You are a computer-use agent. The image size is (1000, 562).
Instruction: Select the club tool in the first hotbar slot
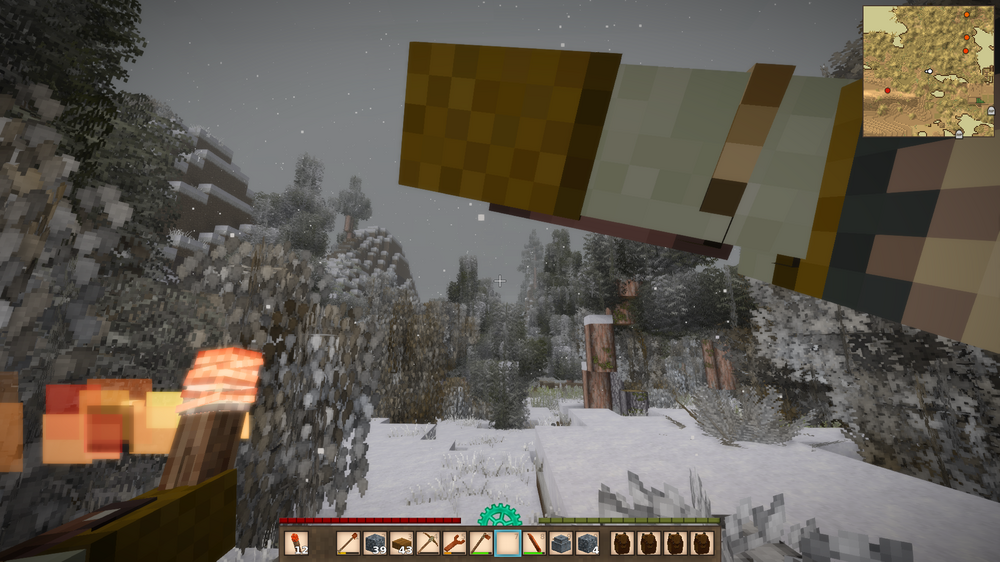click(349, 544)
